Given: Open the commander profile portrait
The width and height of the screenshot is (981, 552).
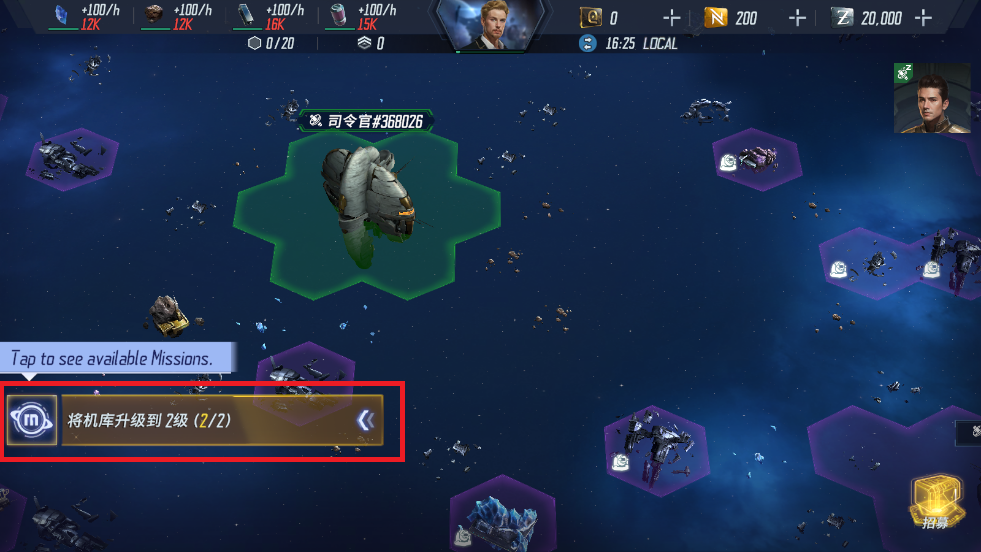Looking at the screenshot, I should point(490,26).
